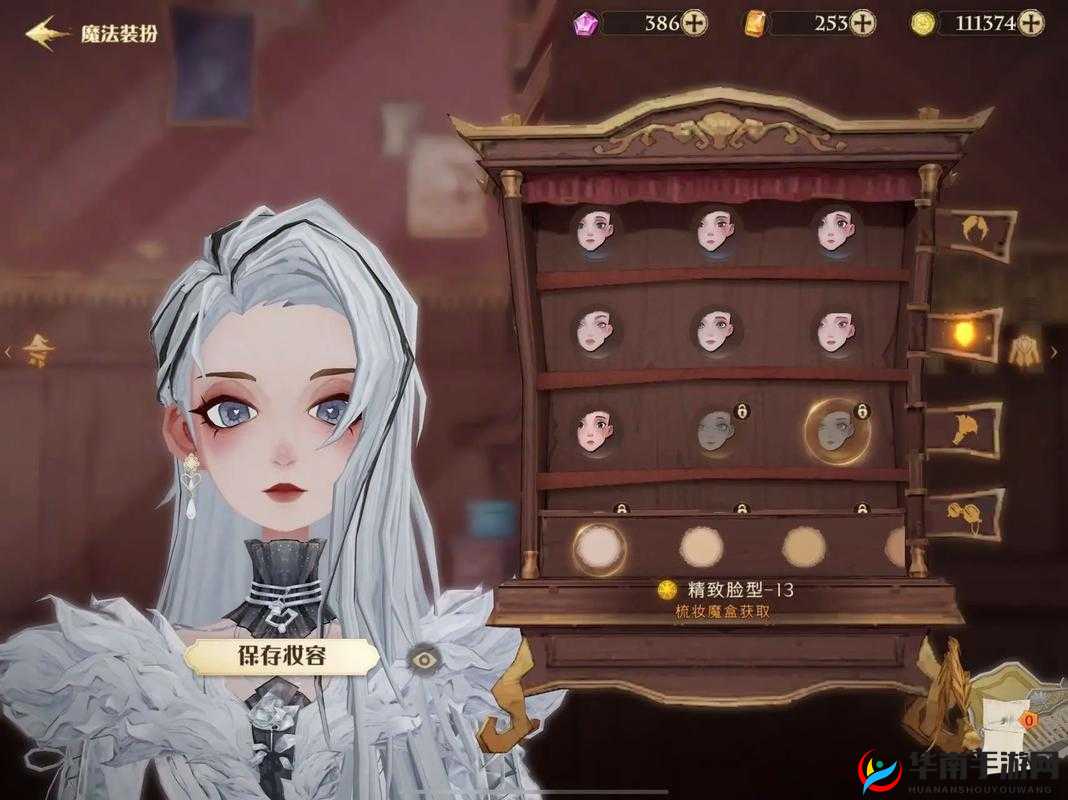Screen dimensions: 1068x800
Task: Select the locked grey face without ring
Action: coord(718,429)
